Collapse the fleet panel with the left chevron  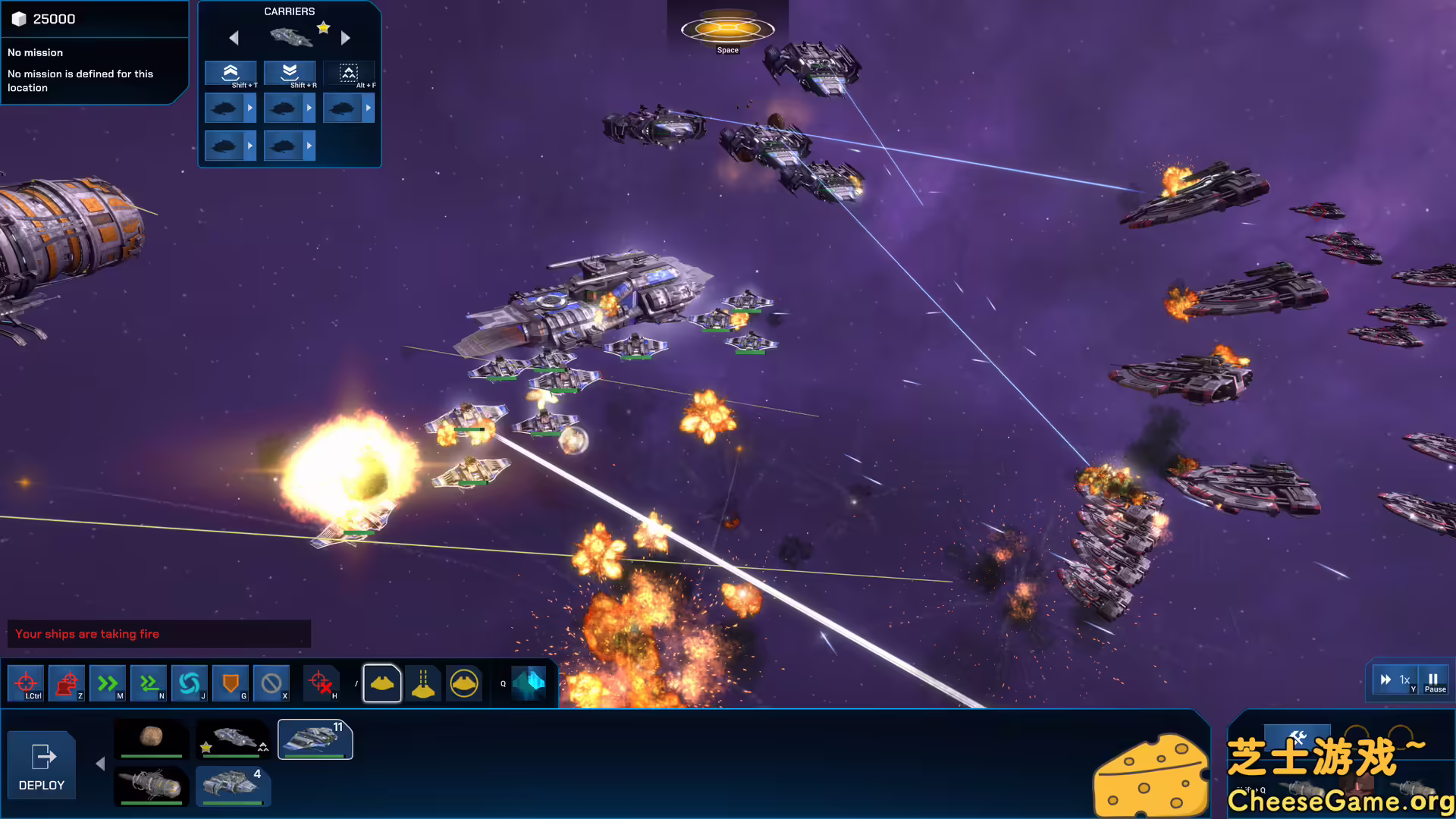click(x=99, y=764)
